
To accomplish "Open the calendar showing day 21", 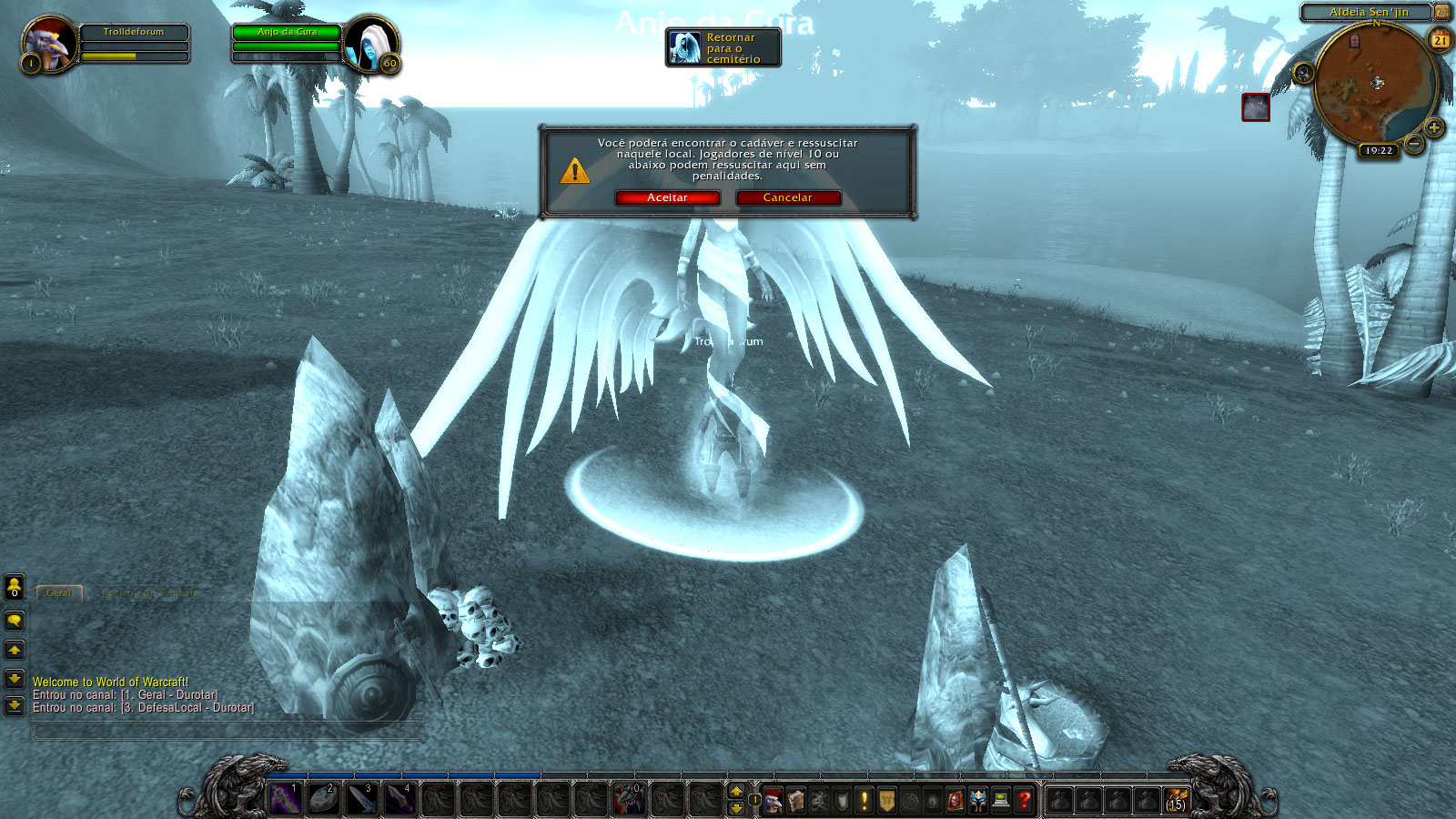I will [x=1441, y=40].
